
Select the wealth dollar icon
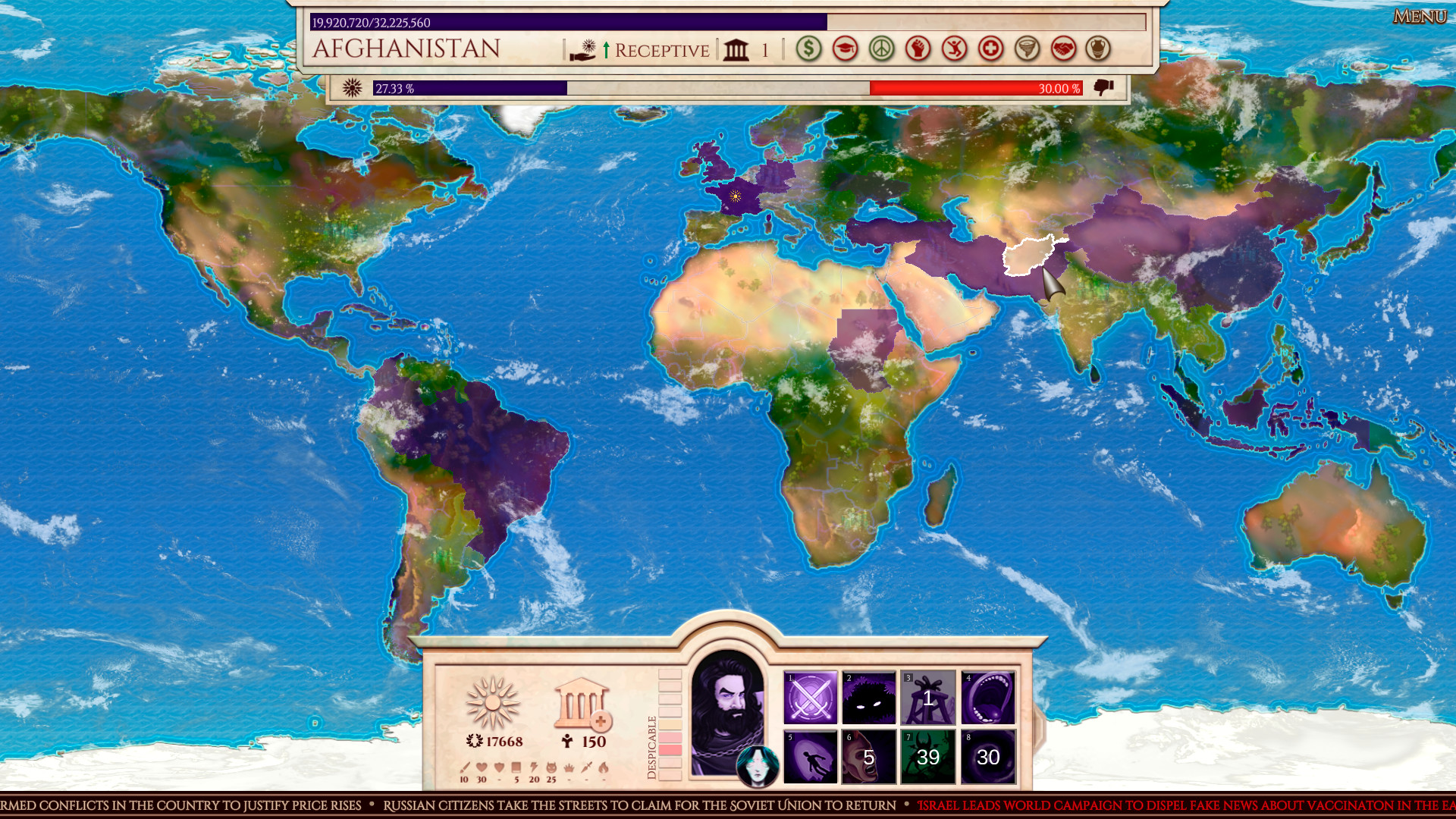(809, 49)
